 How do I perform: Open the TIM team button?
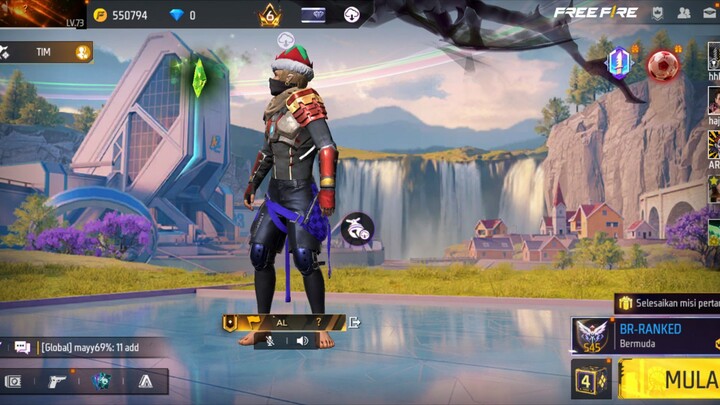tap(46, 52)
